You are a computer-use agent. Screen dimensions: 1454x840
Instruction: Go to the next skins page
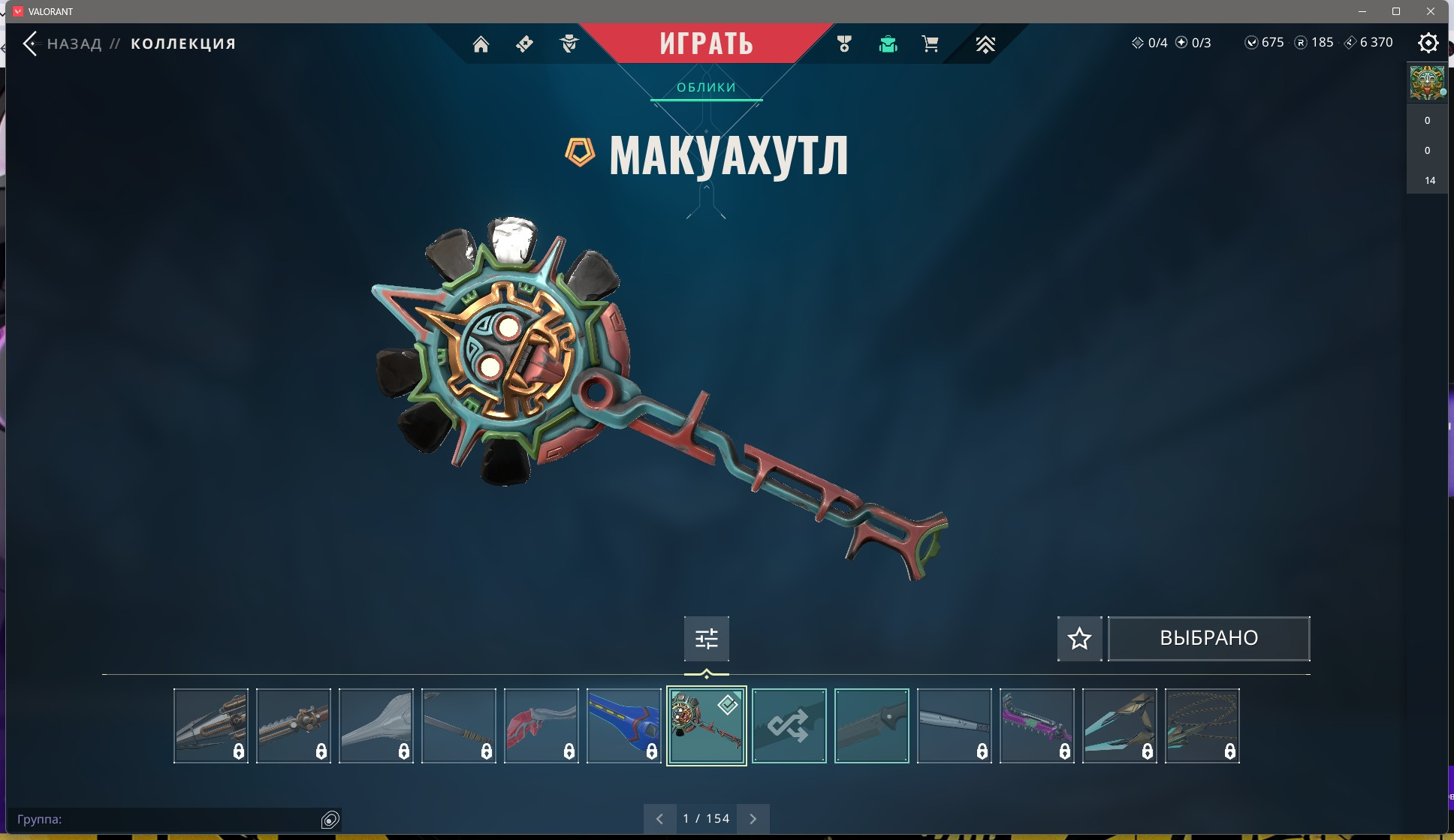pos(753,819)
